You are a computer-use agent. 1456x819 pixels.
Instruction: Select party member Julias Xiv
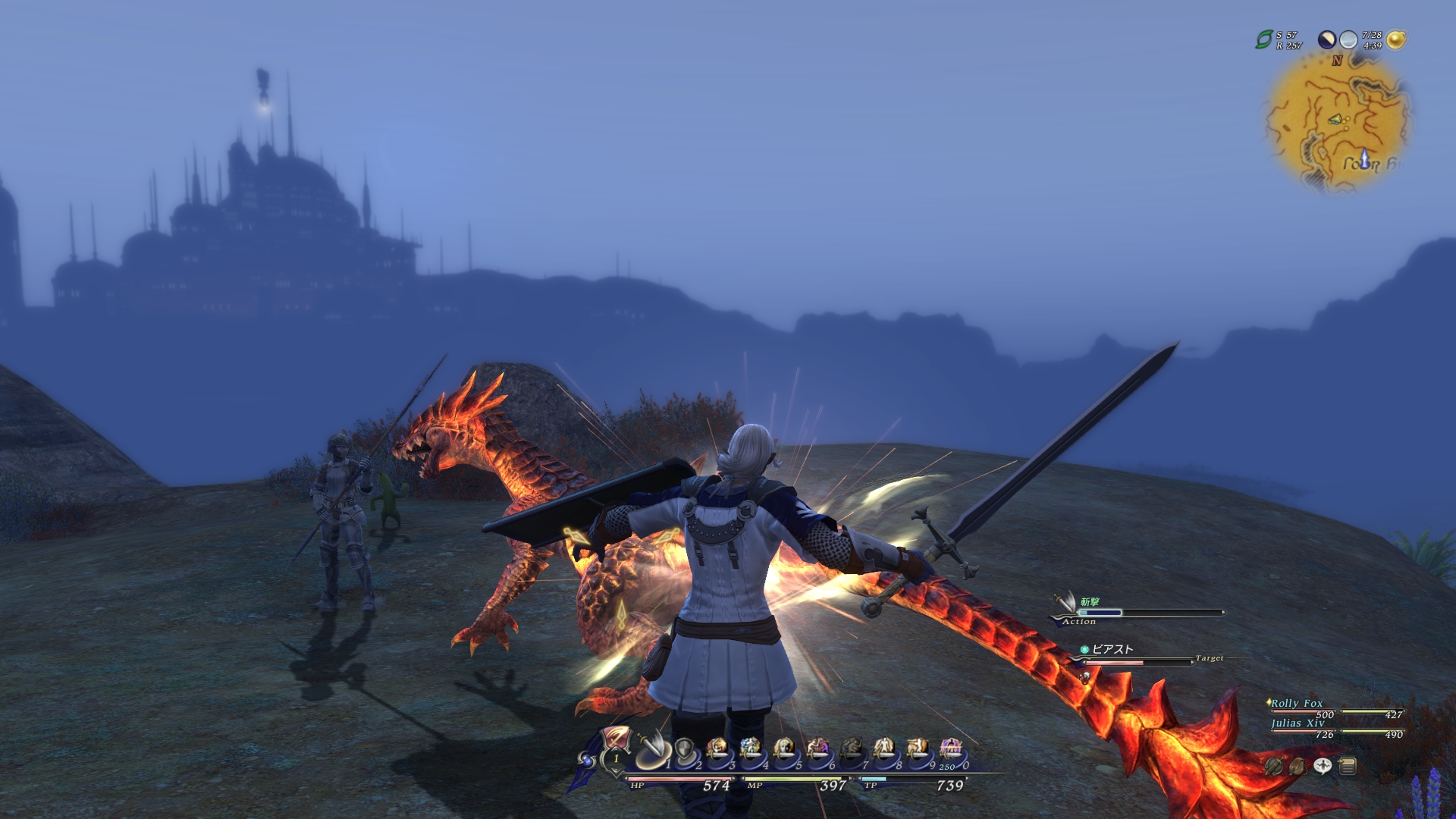[1298, 723]
